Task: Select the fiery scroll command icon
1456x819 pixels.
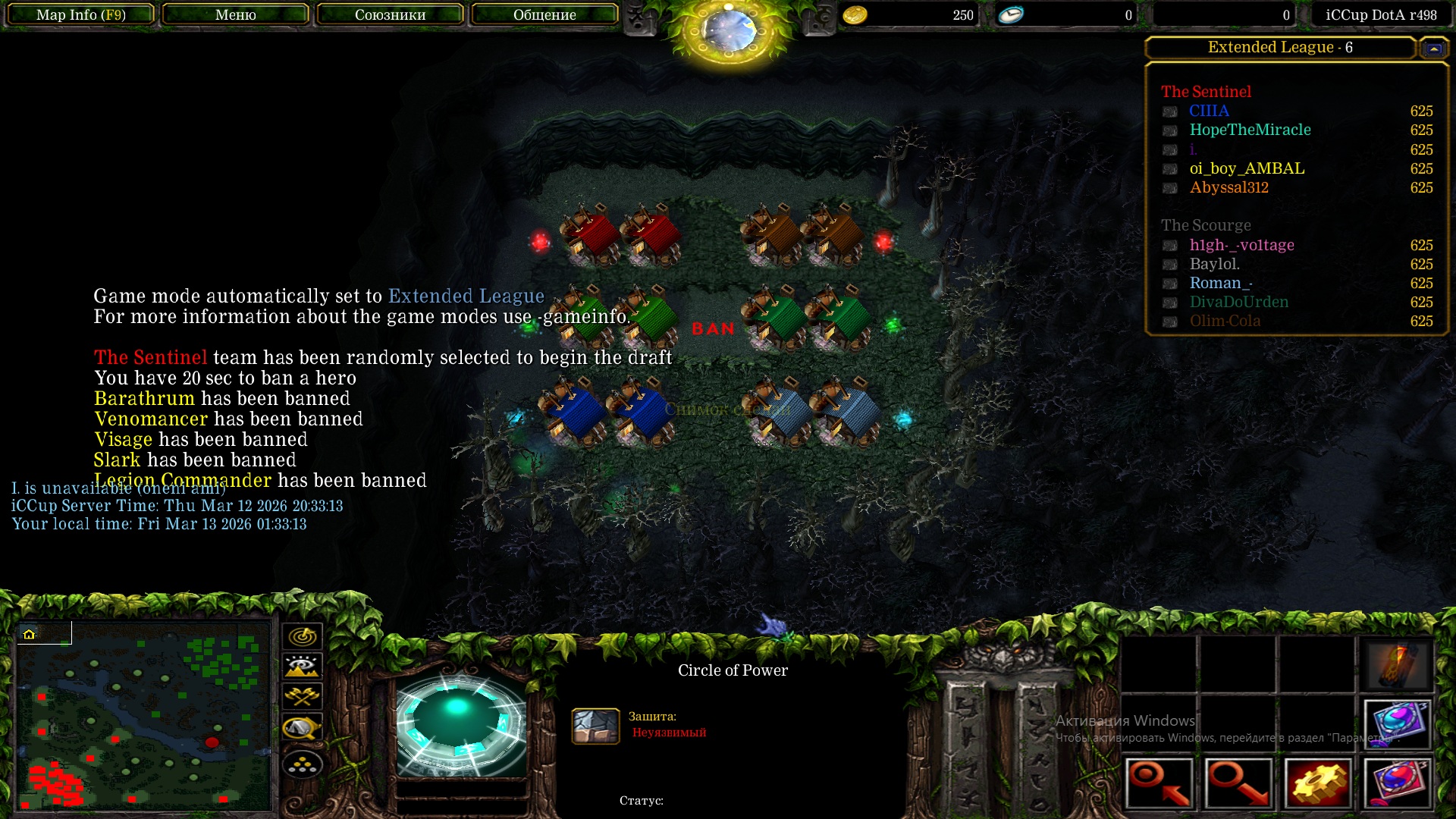Action: click(x=1398, y=665)
